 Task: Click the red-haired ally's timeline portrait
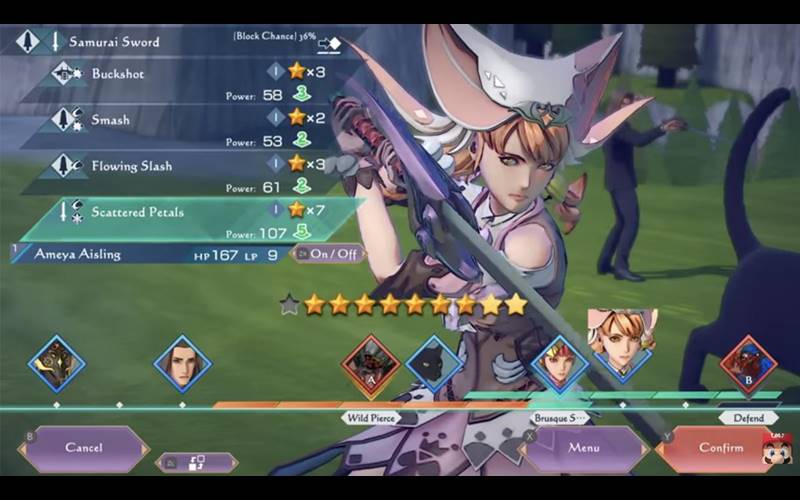pyautogui.click(x=559, y=364)
